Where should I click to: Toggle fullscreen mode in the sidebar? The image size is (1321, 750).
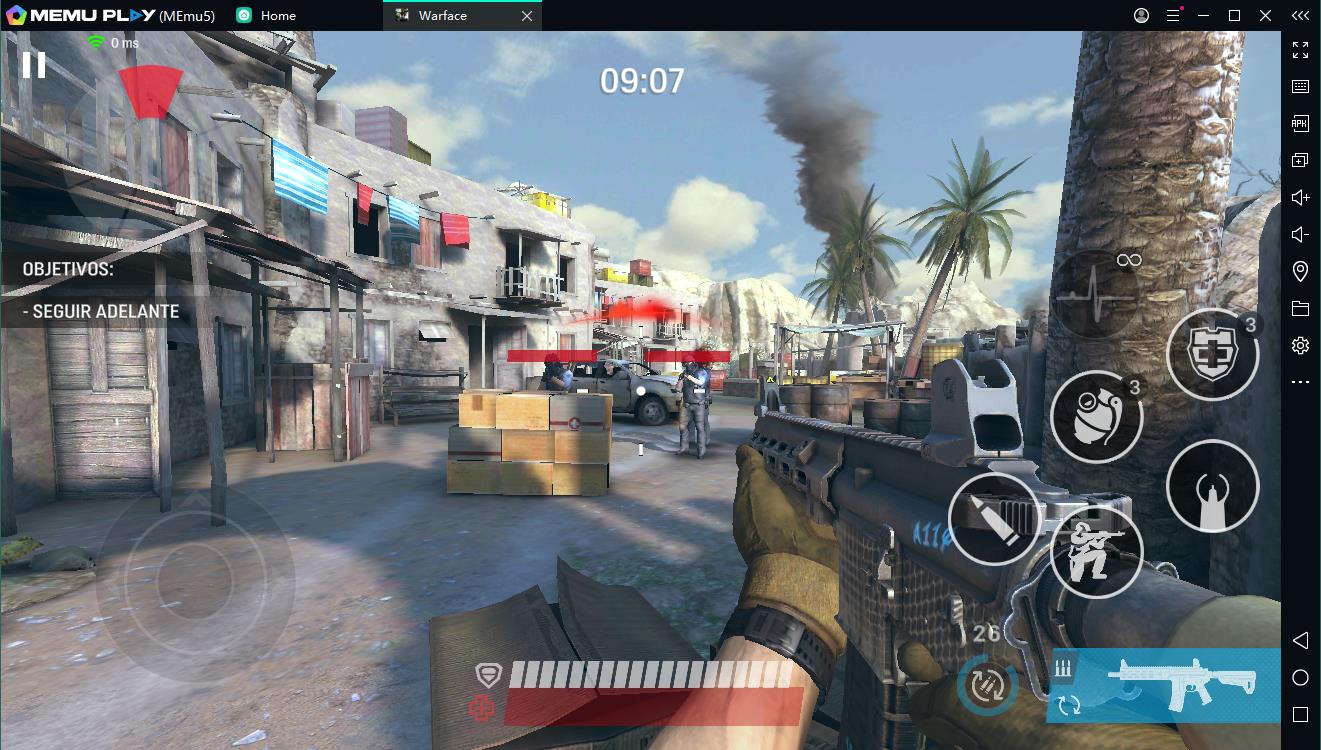pos(1301,48)
